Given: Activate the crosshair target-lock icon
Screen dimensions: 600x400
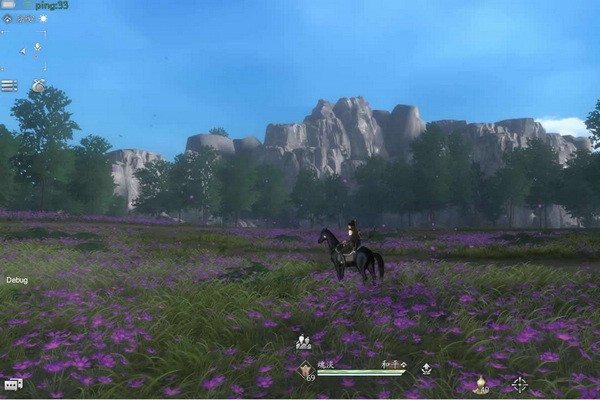Looking at the screenshot, I should pyautogui.click(x=520, y=384).
